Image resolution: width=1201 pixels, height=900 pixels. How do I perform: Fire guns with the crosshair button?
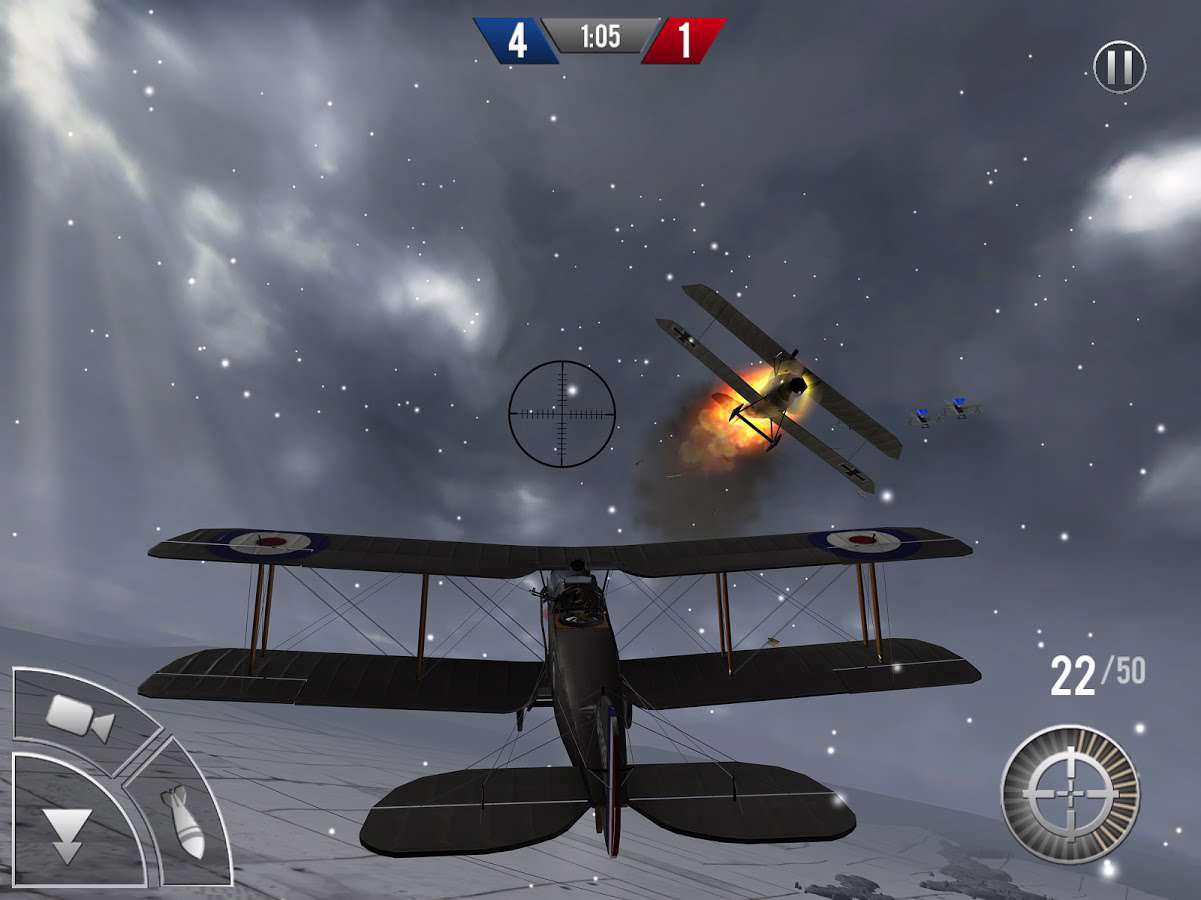pos(1070,793)
